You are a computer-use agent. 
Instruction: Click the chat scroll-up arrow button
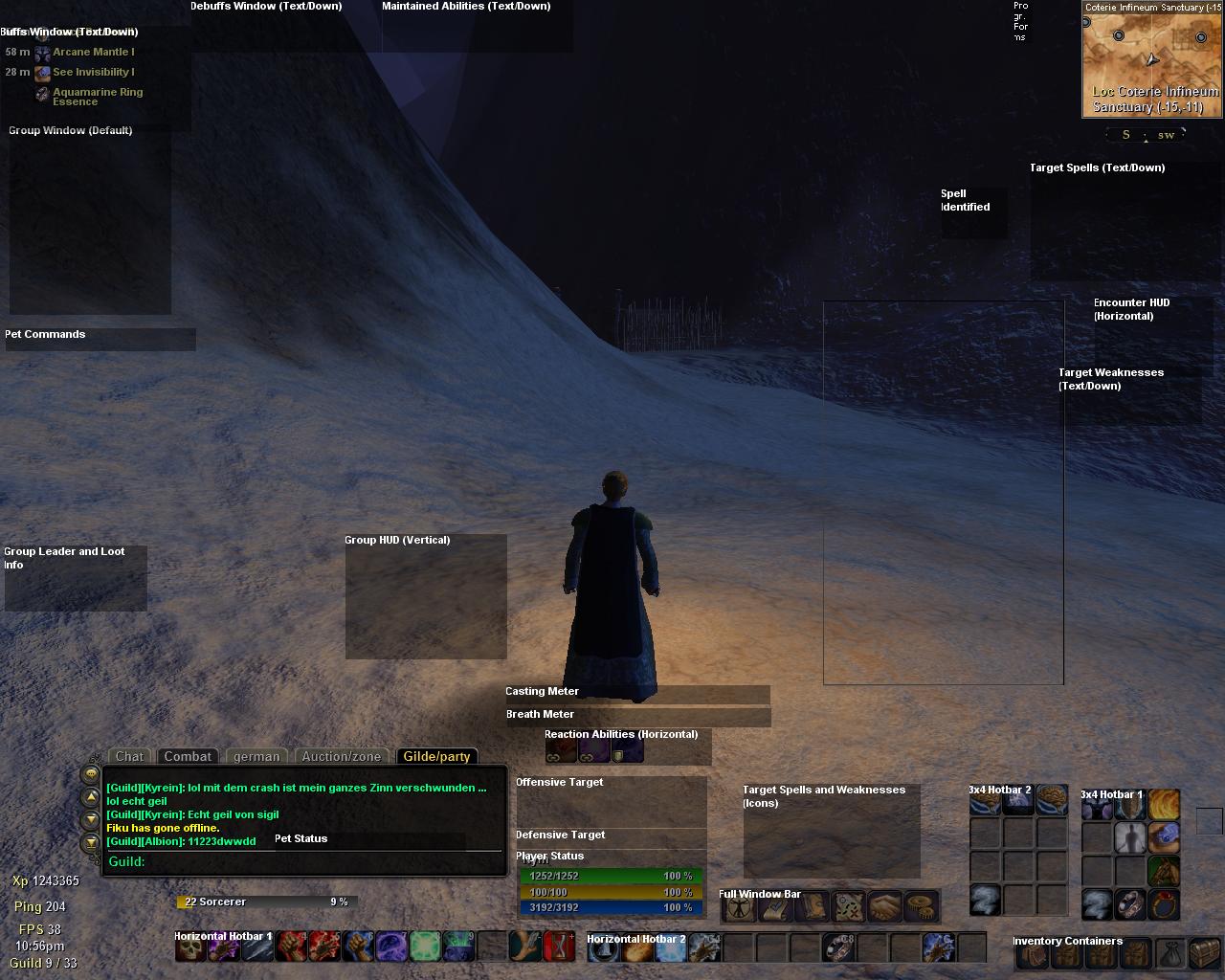[x=91, y=796]
